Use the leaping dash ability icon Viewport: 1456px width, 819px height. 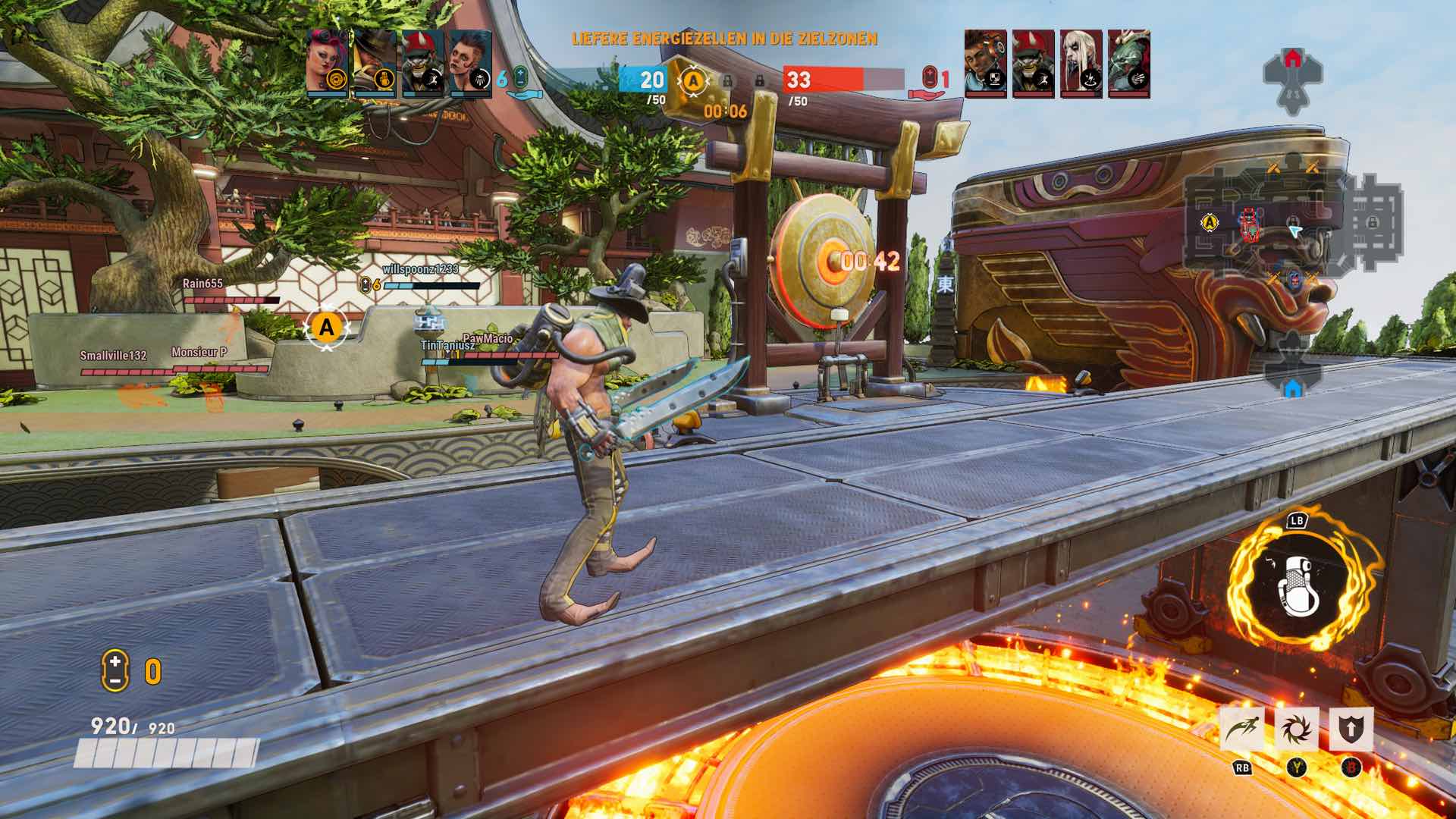[x=1242, y=730]
